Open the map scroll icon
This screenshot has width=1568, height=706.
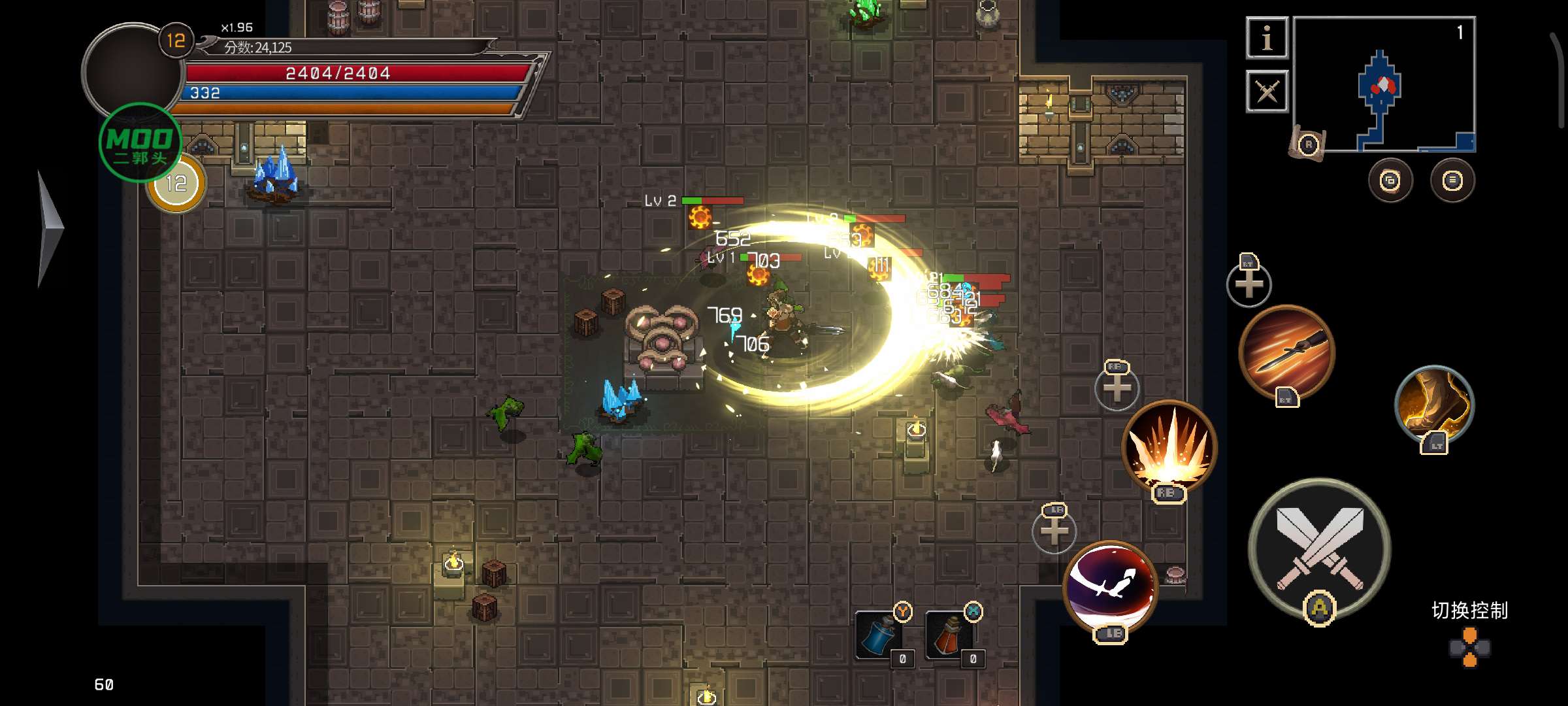(x=1308, y=144)
